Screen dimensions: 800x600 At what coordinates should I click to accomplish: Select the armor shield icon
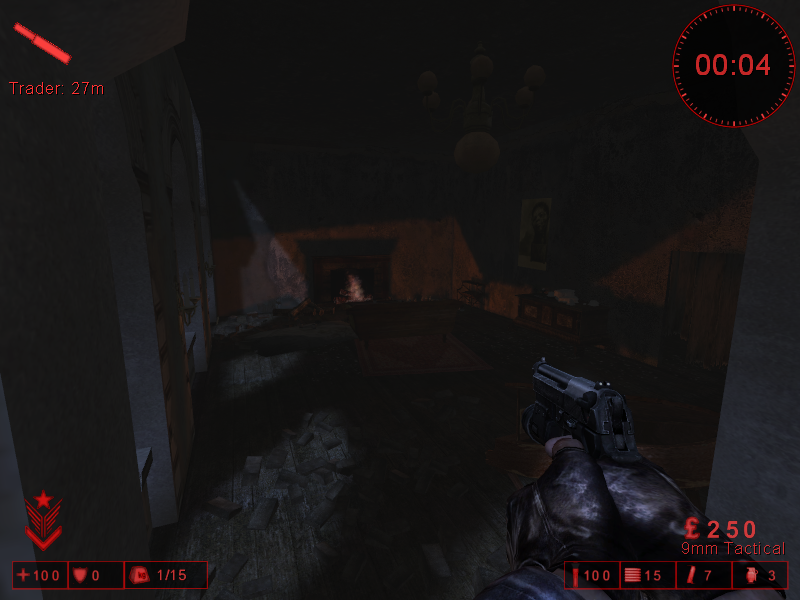tap(79, 575)
